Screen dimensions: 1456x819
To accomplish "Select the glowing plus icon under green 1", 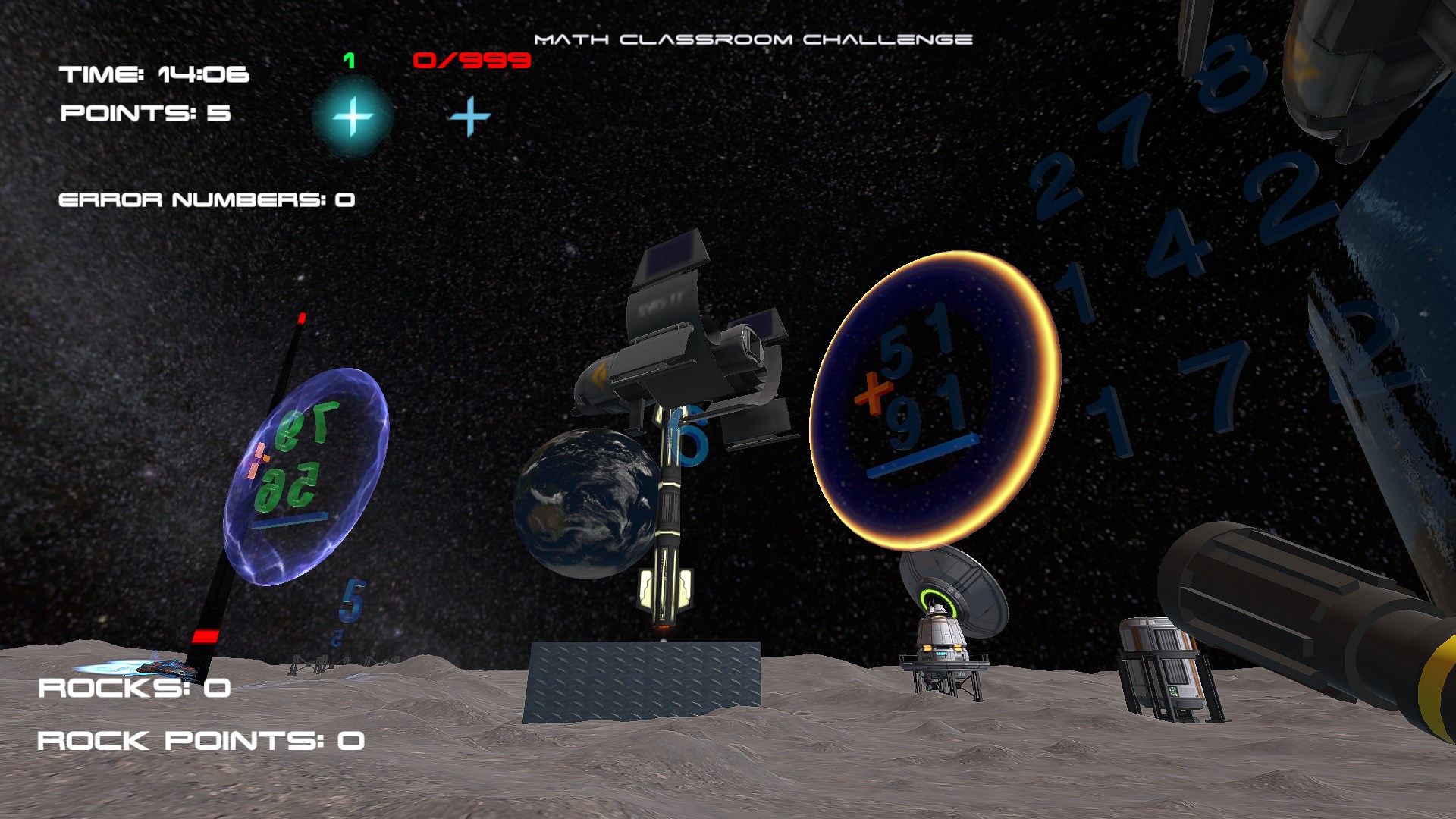I will [353, 117].
